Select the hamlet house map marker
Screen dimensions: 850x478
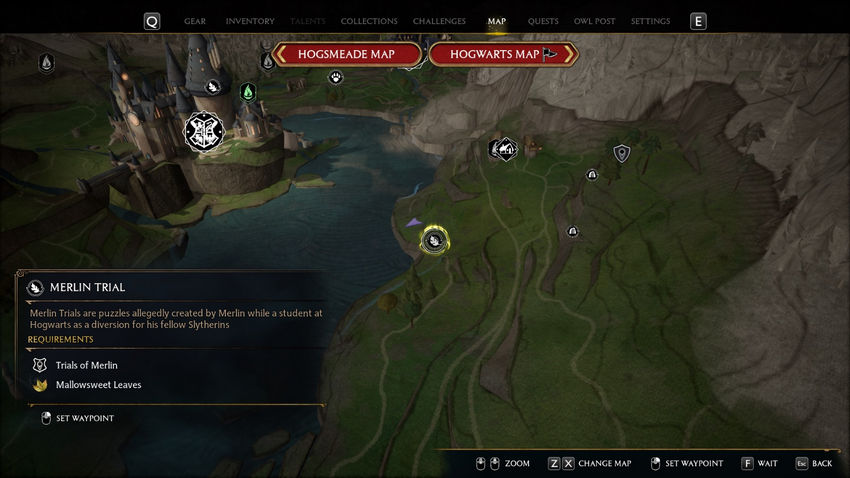(x=507, y=150)
